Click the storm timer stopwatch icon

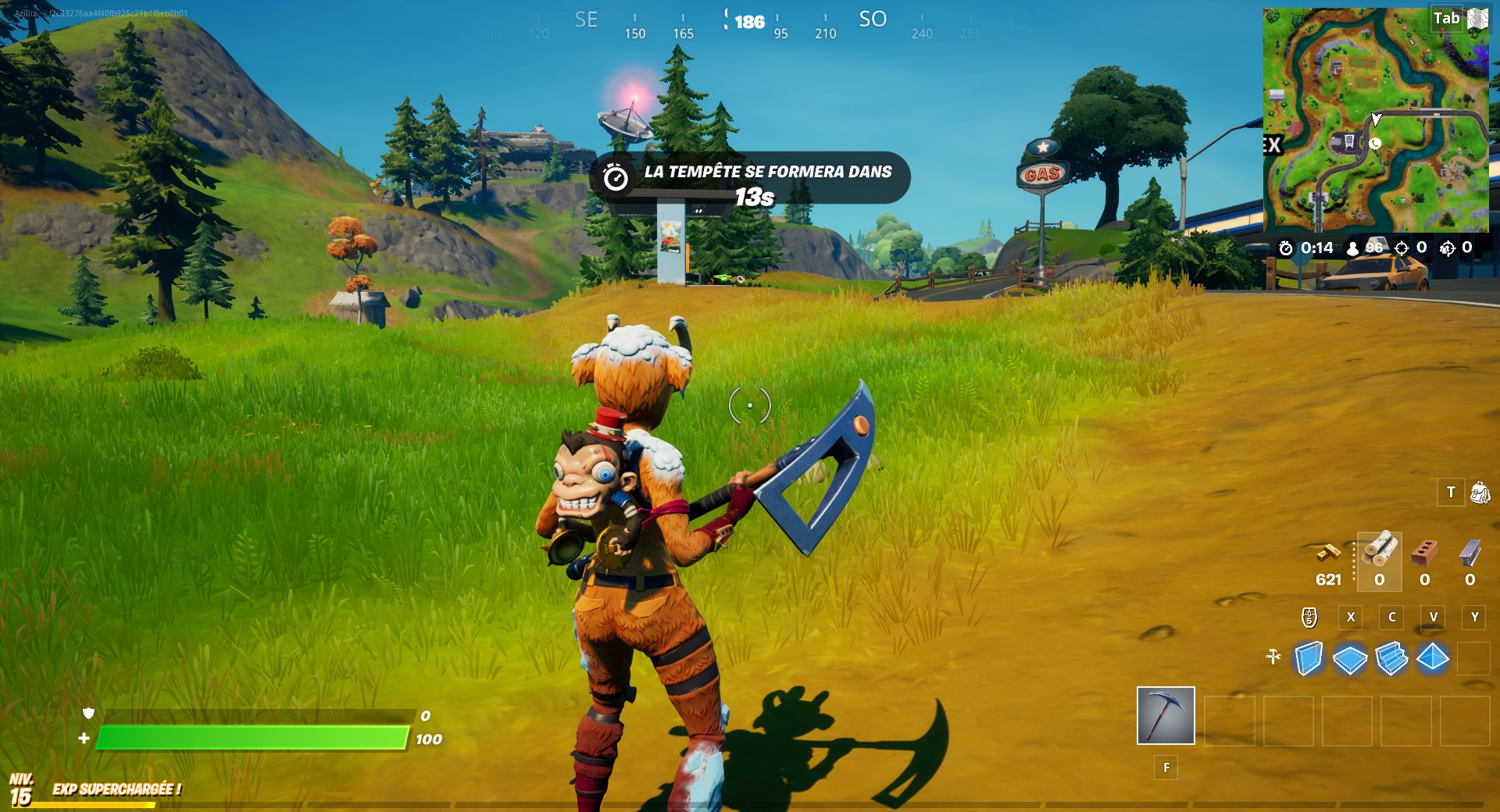pos(1286,247)
